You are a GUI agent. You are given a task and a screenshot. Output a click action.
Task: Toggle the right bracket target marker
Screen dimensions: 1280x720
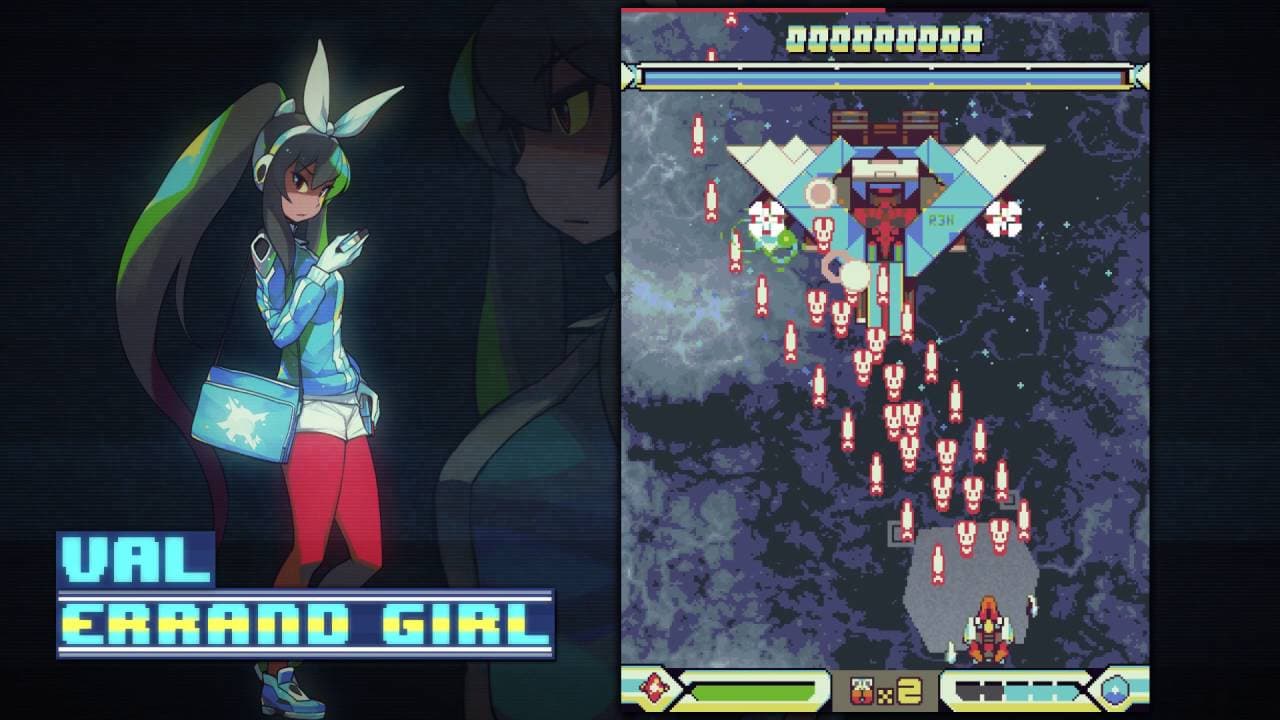1008,499
